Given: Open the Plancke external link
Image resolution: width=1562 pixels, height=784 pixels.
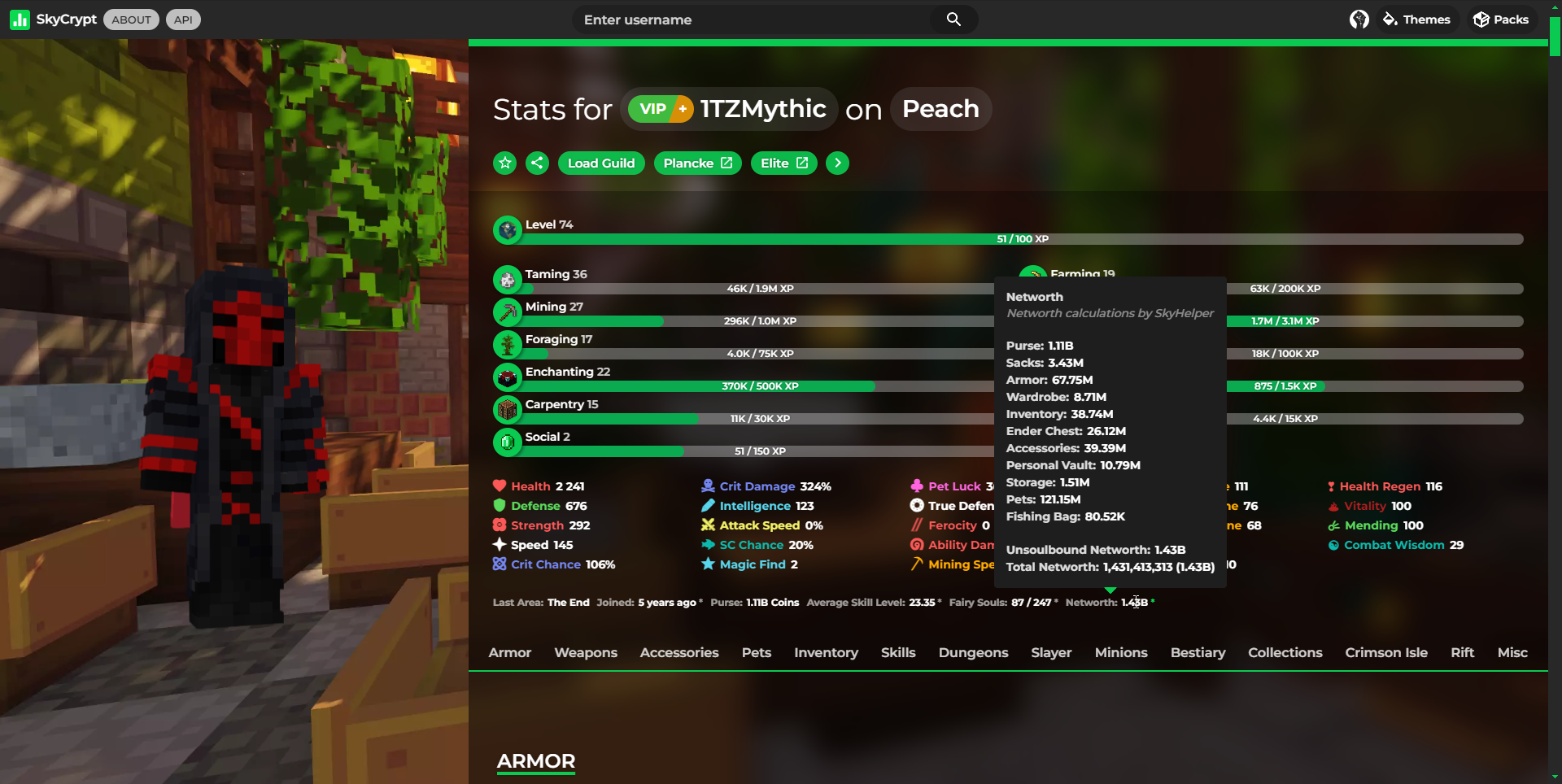Looking at the screenshot, I should 696,163.
